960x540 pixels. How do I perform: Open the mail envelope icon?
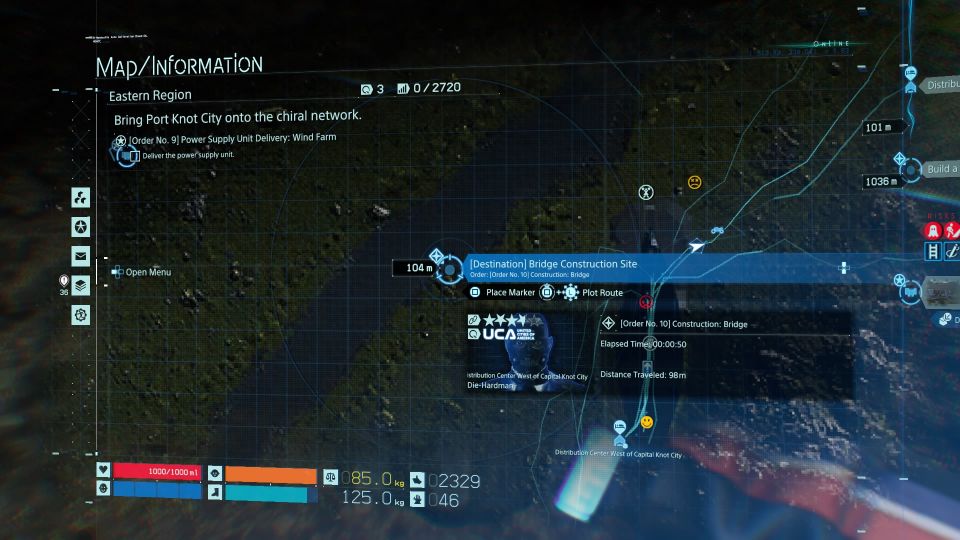(81, 255)
